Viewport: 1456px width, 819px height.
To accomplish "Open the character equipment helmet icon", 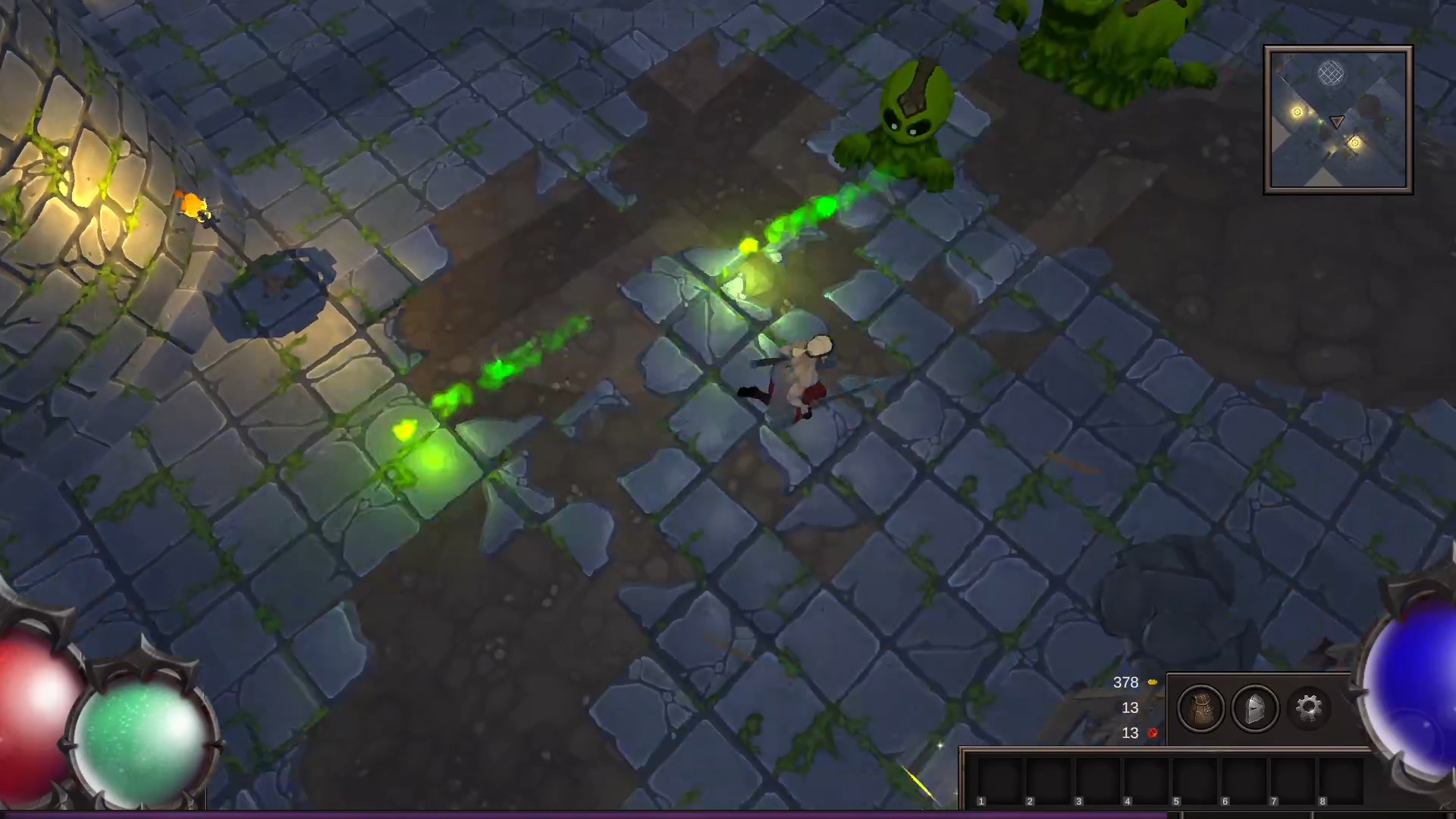I will 1256,709.
